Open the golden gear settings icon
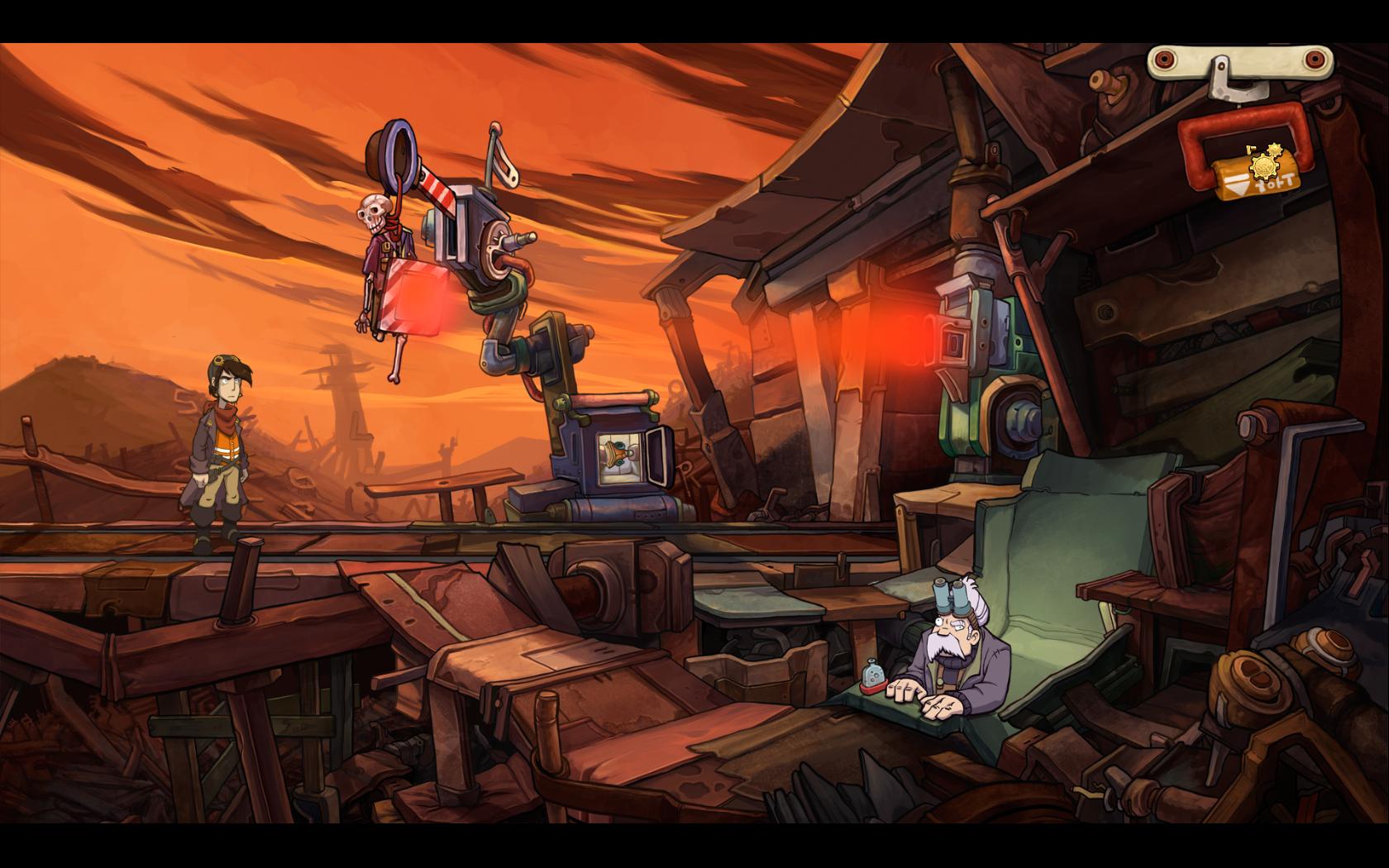Screen dimensions: 1389x868 coord(1264,168)
